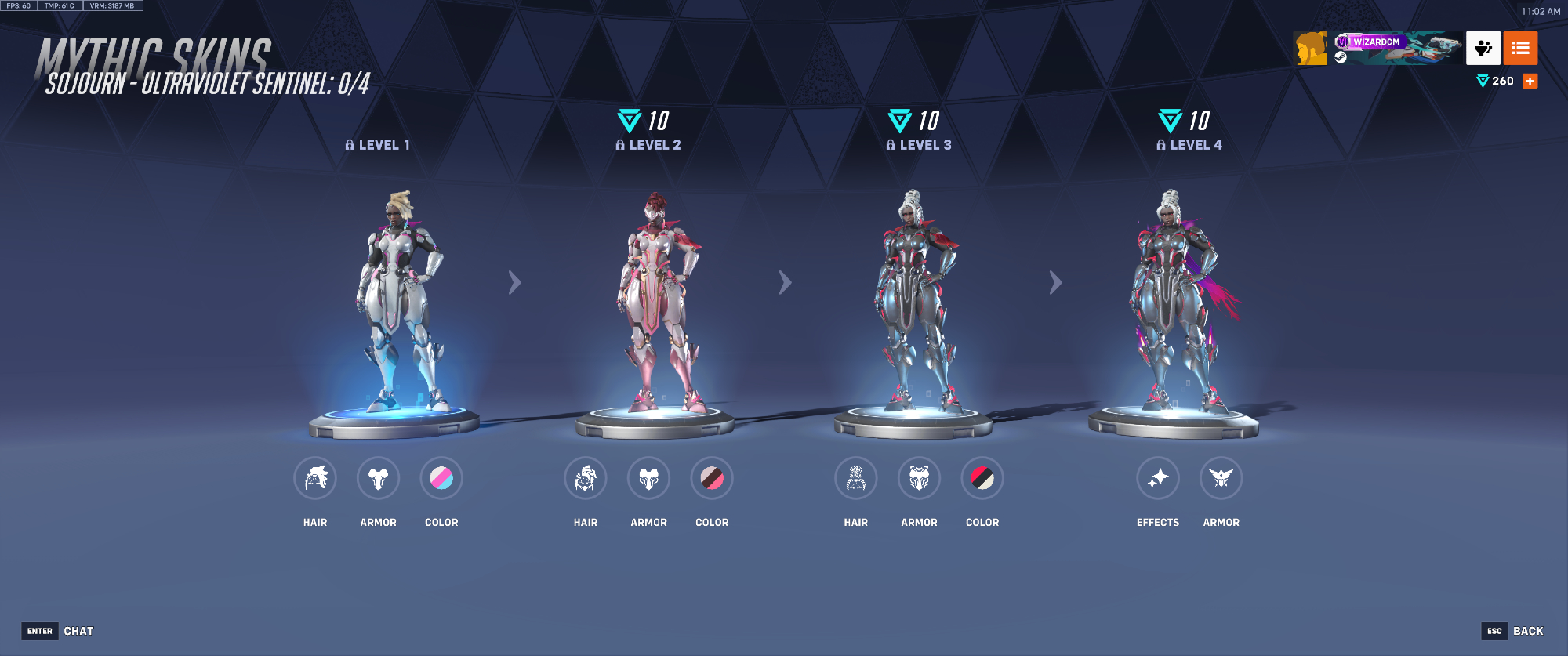Pick the Level 1 pink-and-blue Color swatch

click(441, 478)
